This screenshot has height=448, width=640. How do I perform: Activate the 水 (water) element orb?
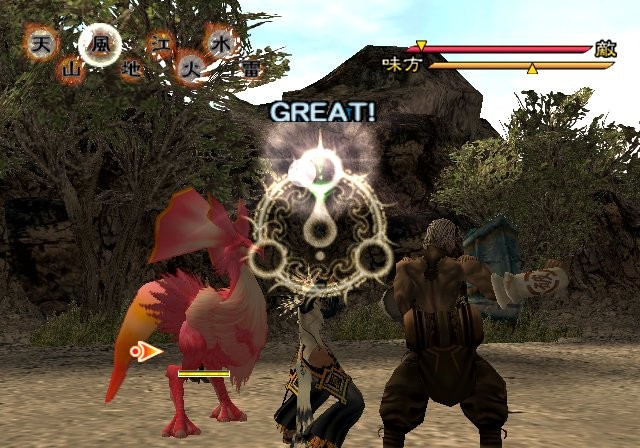click(219, 43)
